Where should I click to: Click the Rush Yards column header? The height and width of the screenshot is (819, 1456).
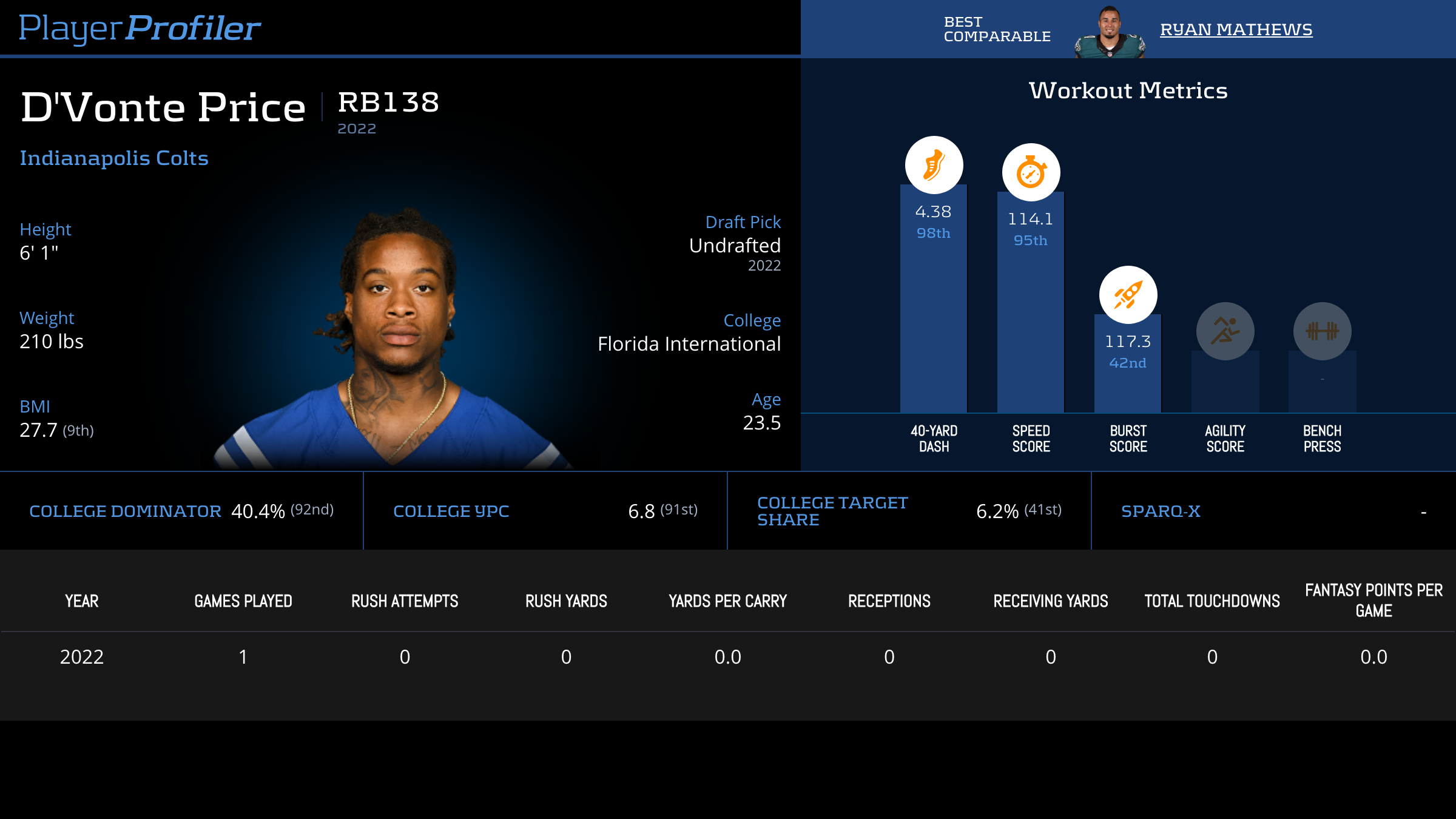point(566,601)
